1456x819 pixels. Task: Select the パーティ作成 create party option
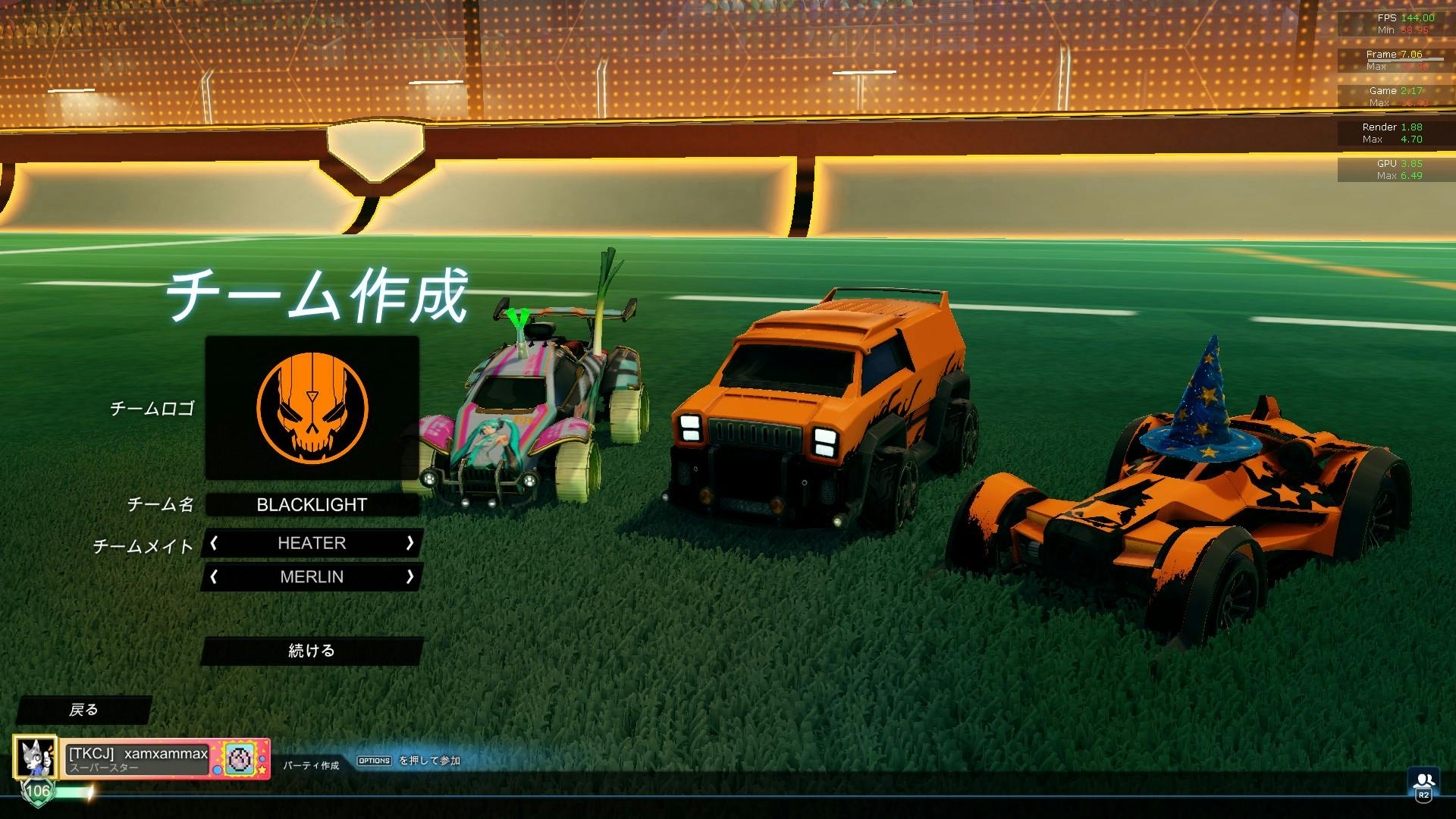pyautogui.click(x=311, y=765)
